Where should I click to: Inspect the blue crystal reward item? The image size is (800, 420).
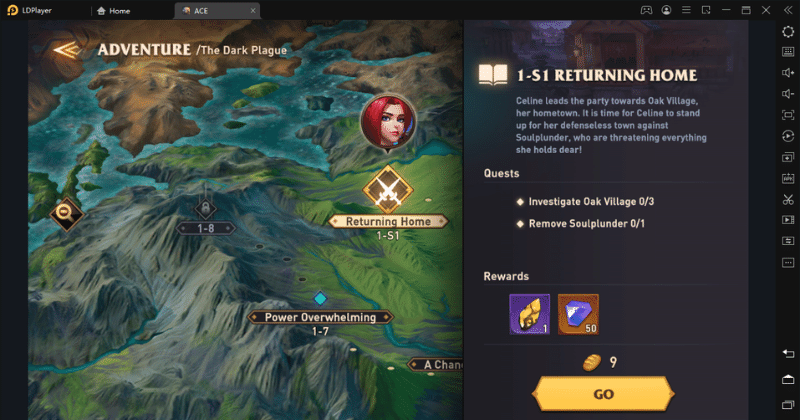click(x=578, y=314)
